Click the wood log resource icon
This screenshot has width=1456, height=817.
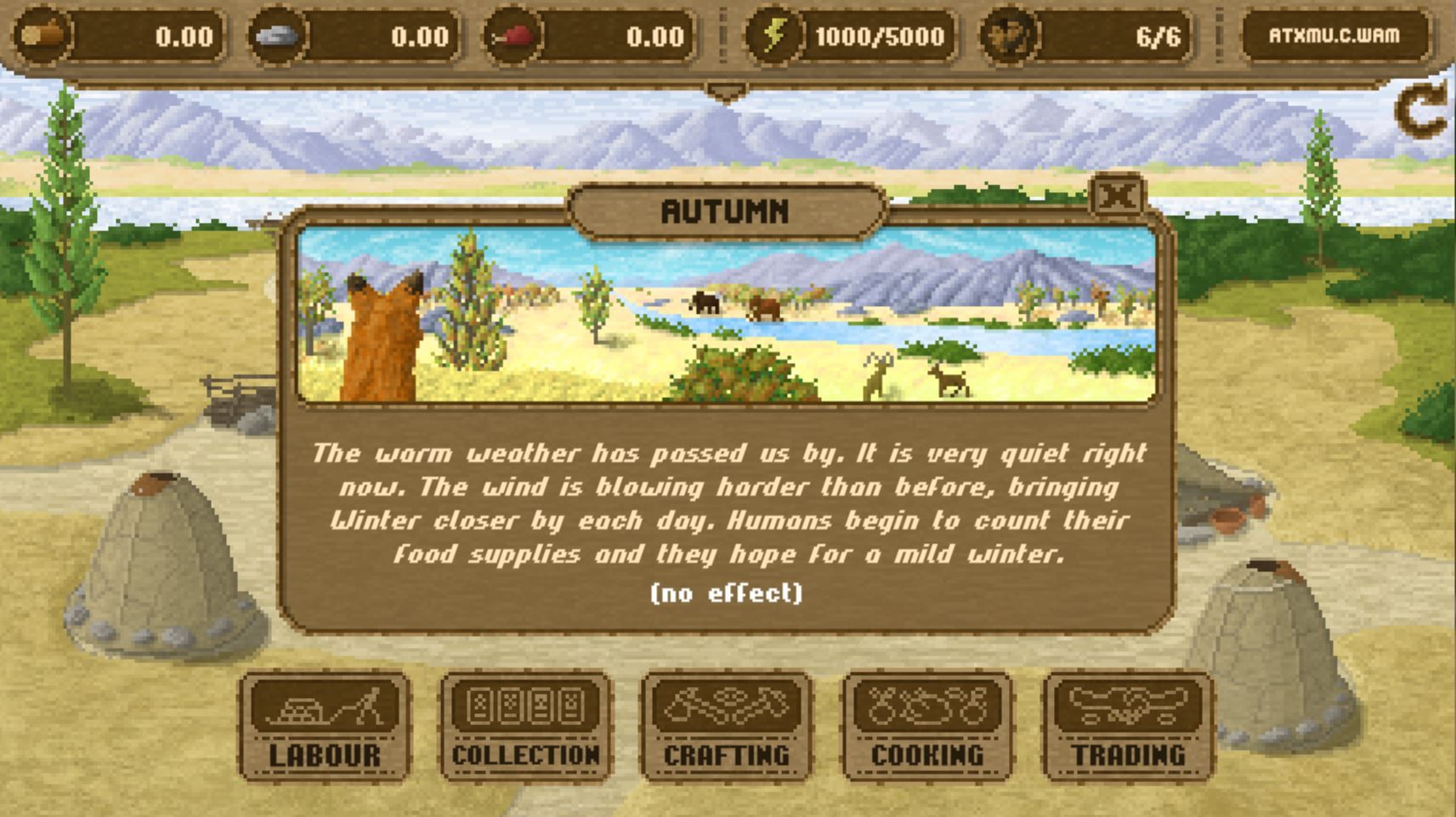(42, 36)
